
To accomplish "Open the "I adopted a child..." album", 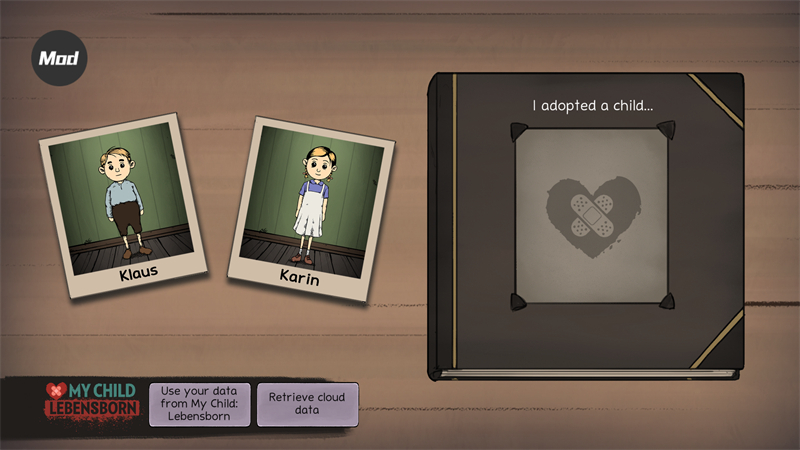I will pos(588,225).
